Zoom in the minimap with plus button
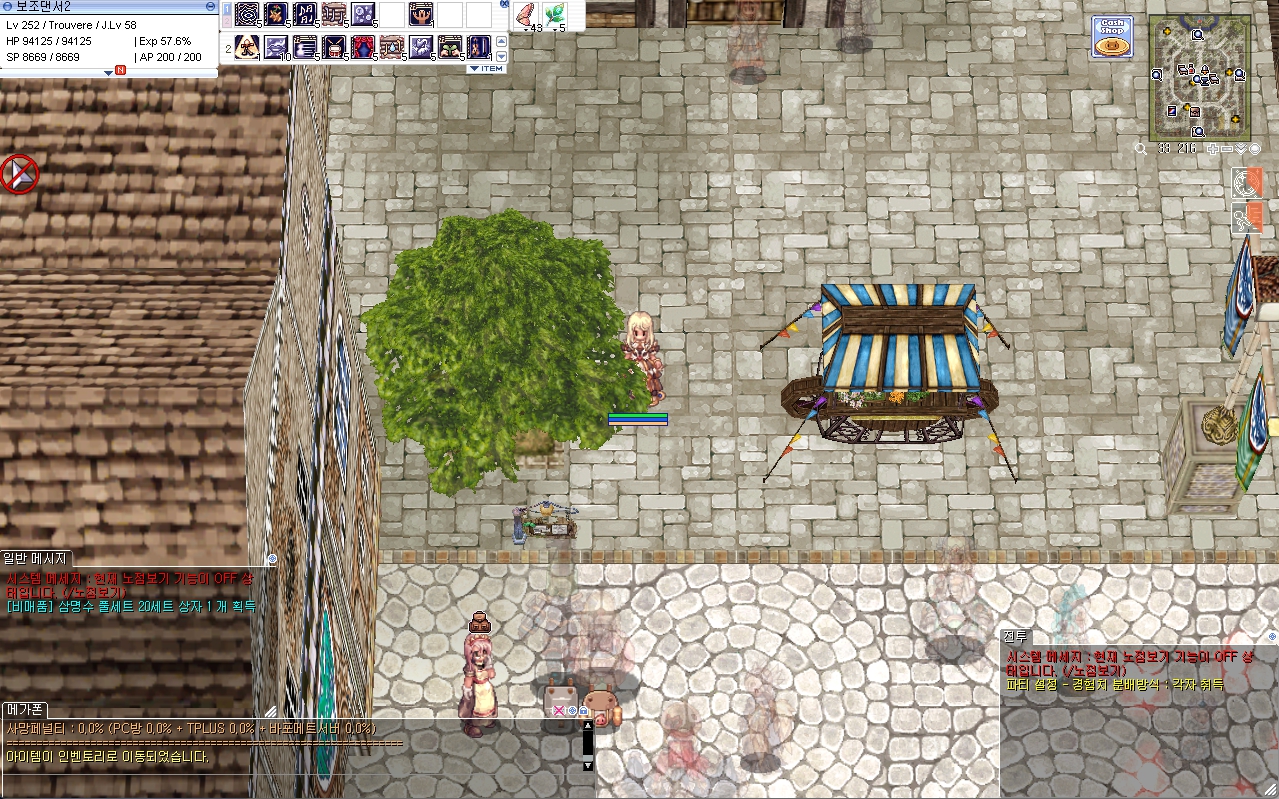 1213,149
